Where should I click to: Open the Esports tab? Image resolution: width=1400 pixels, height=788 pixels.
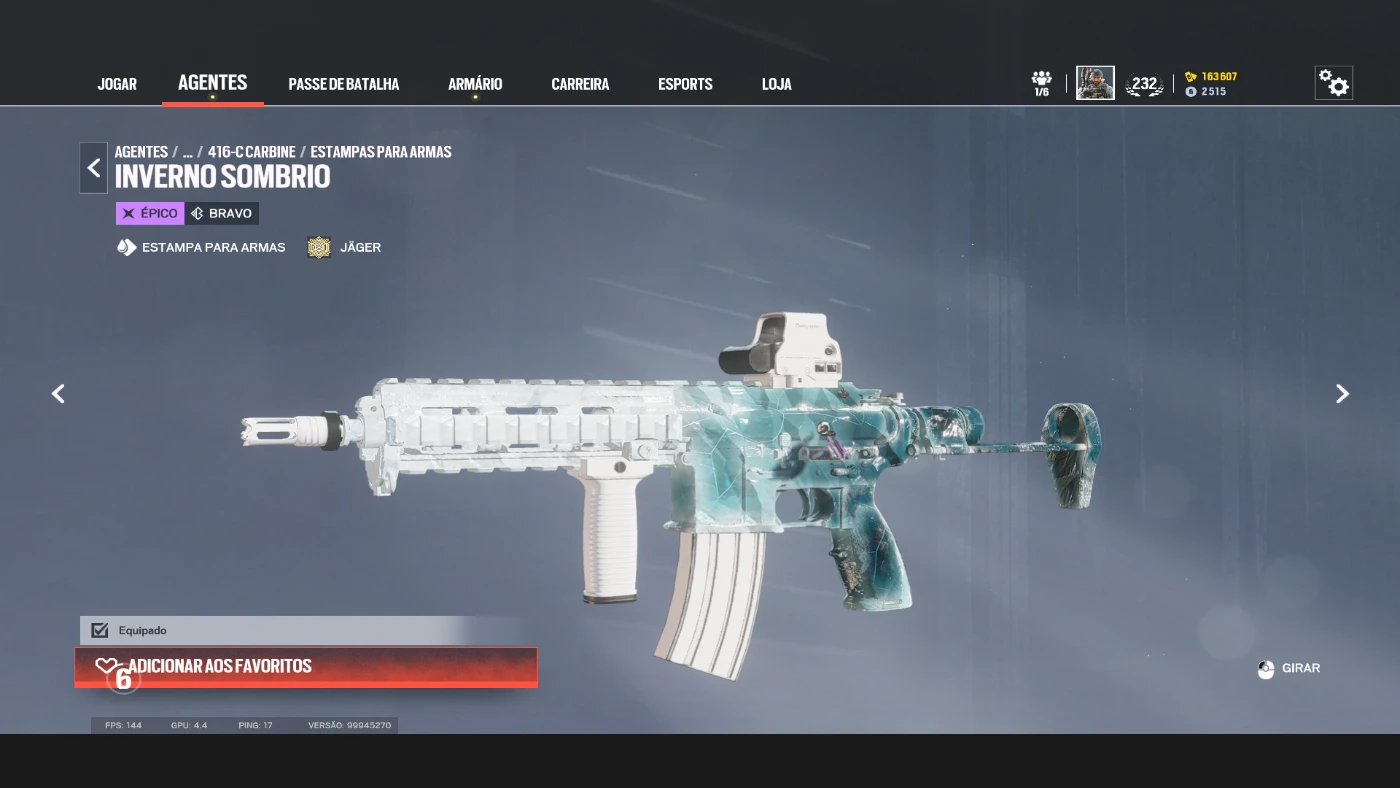[x=685, y=84]
